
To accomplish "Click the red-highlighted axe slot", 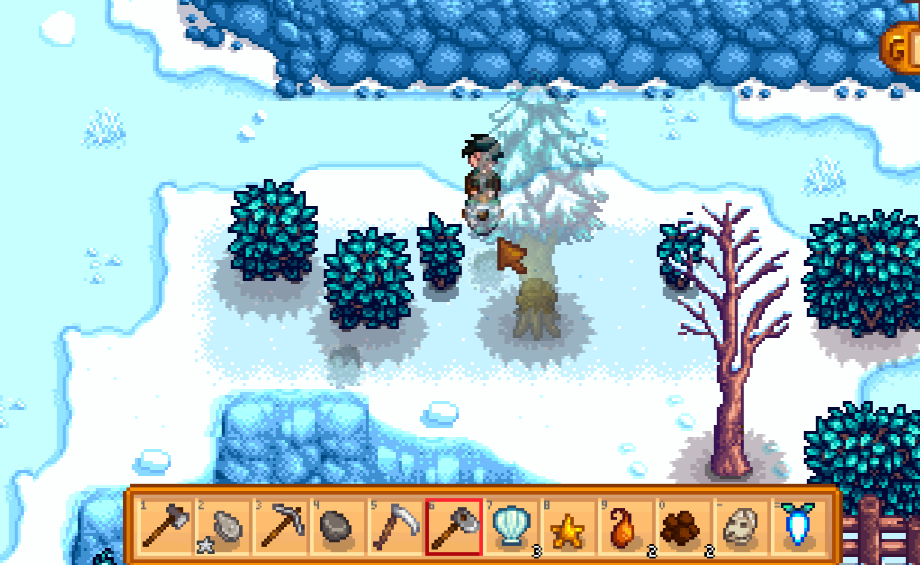I will (453, 525).
